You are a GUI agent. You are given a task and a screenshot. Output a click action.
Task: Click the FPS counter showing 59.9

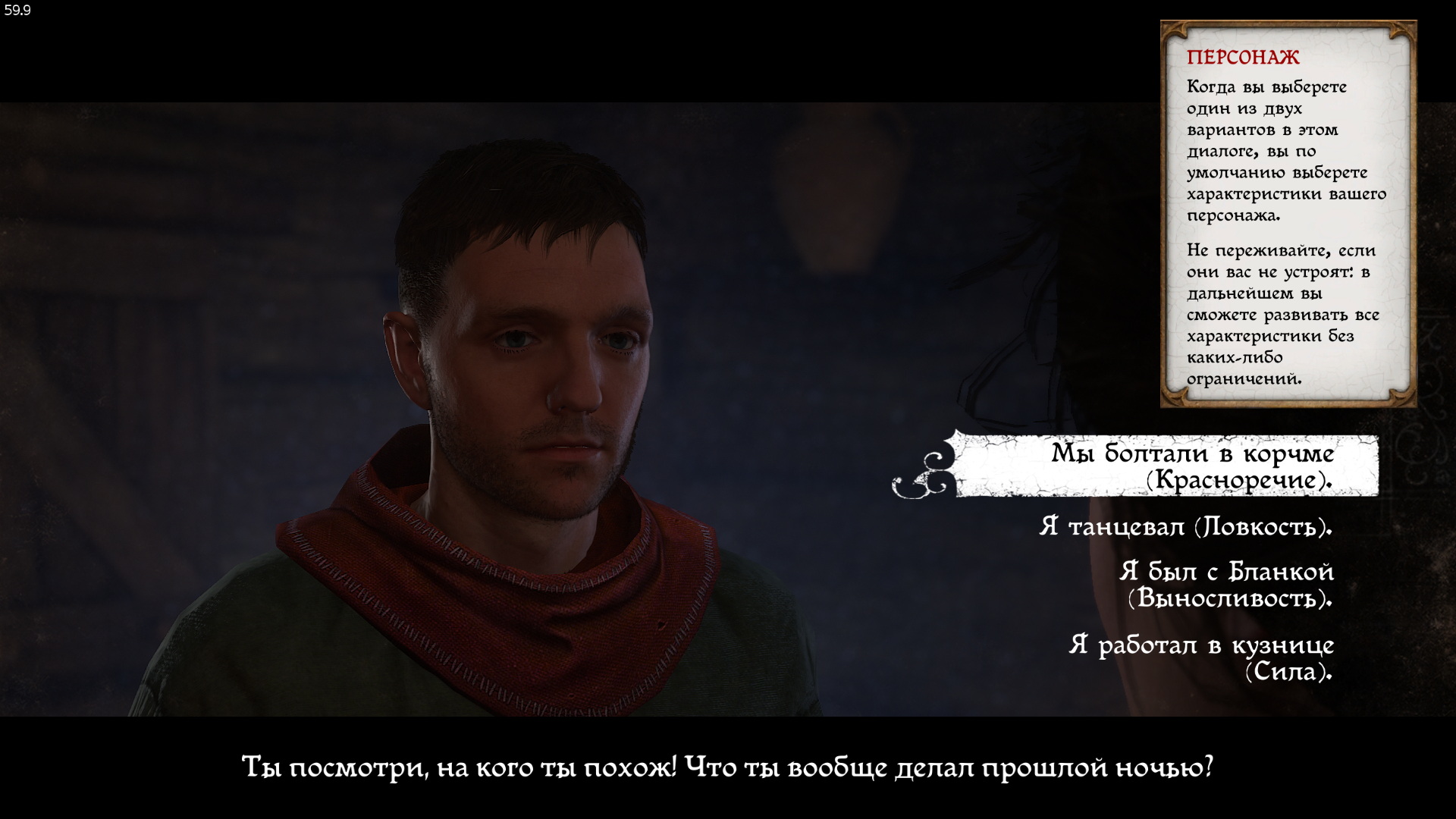(x=19, y=11)
